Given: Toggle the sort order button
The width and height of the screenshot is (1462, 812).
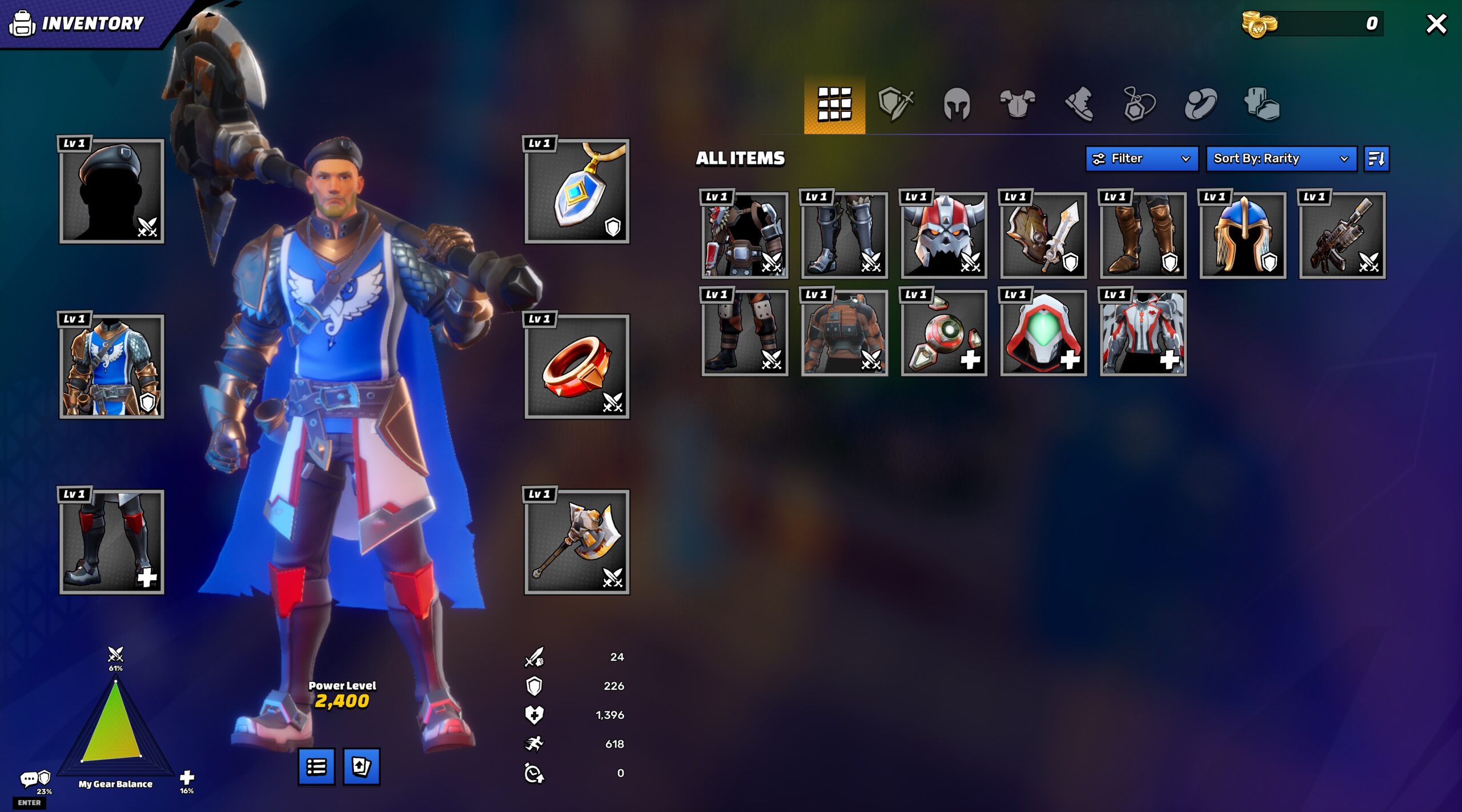Looking at the screenshot, I should click(x=1376, y=159).
